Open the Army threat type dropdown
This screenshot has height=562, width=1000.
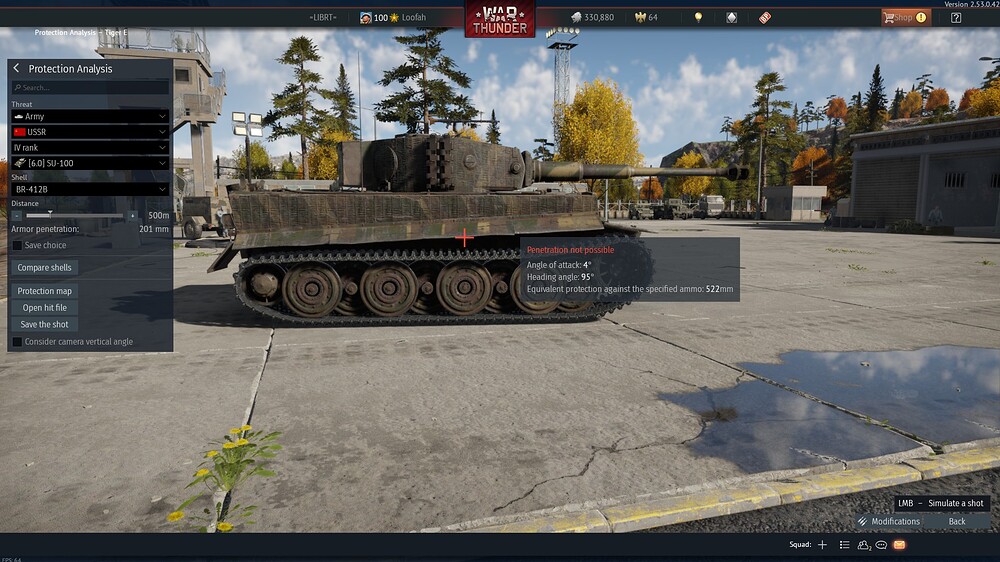(90, 117)
